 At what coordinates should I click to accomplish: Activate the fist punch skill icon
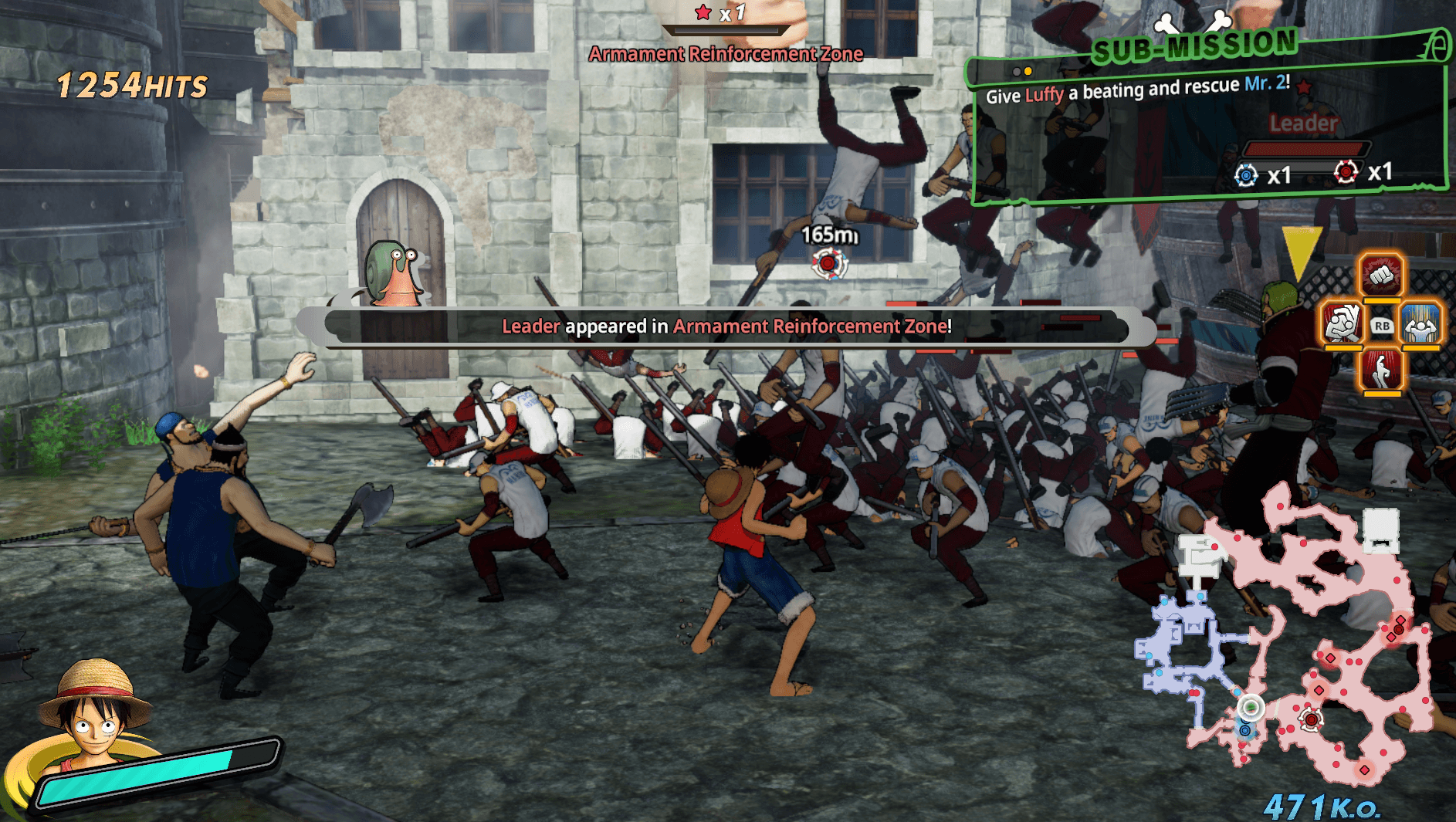point(1380,276)
